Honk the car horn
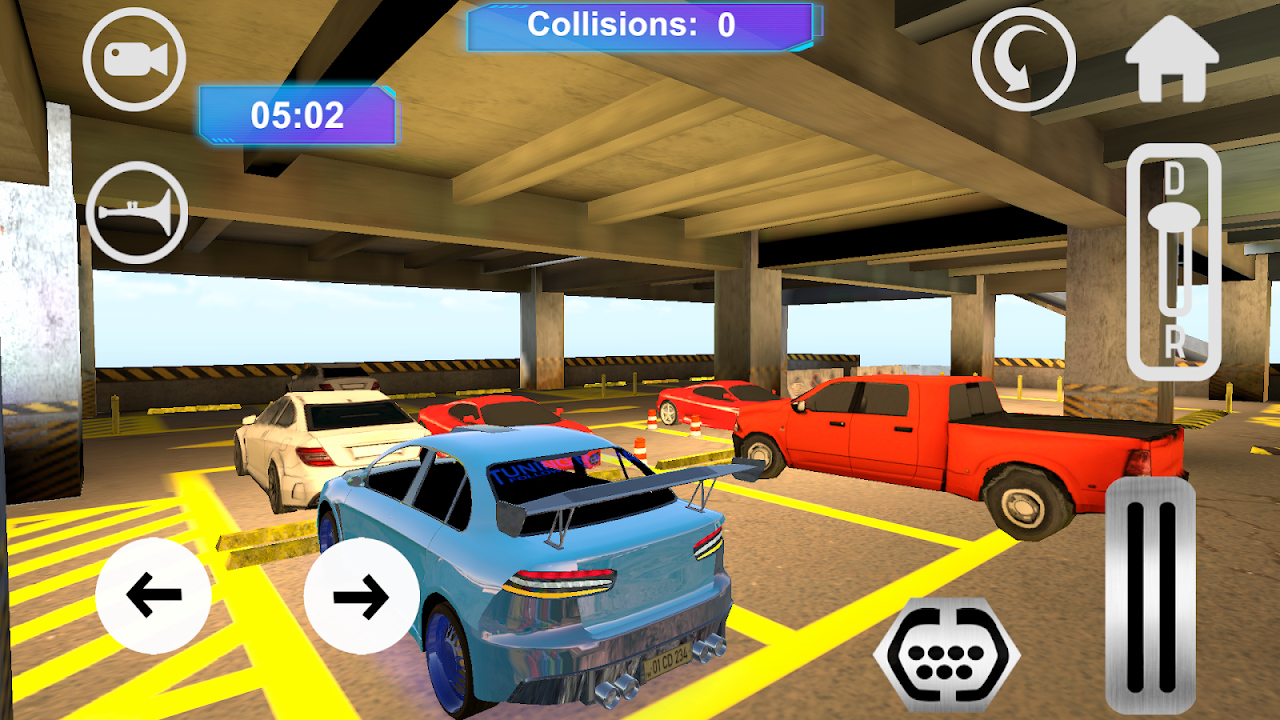1280x720 pixels. click(x=137, y=213)
